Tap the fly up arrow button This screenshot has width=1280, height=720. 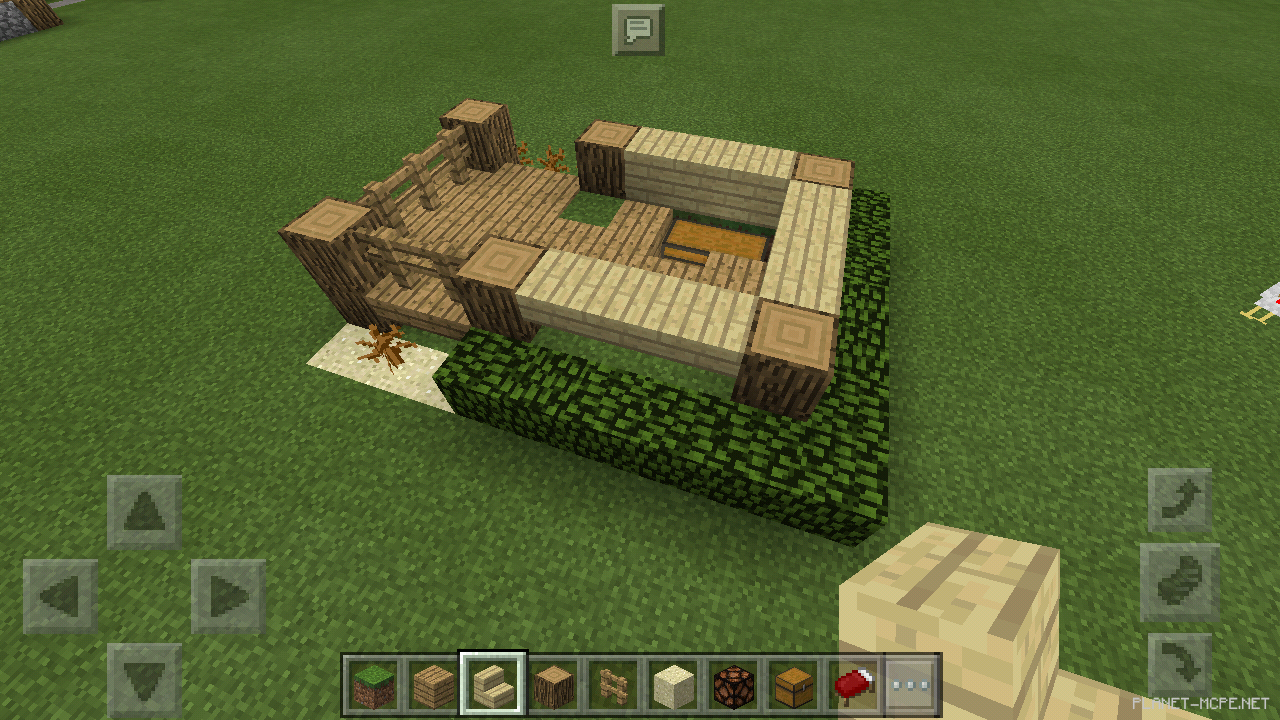[x=1180, y=500]
